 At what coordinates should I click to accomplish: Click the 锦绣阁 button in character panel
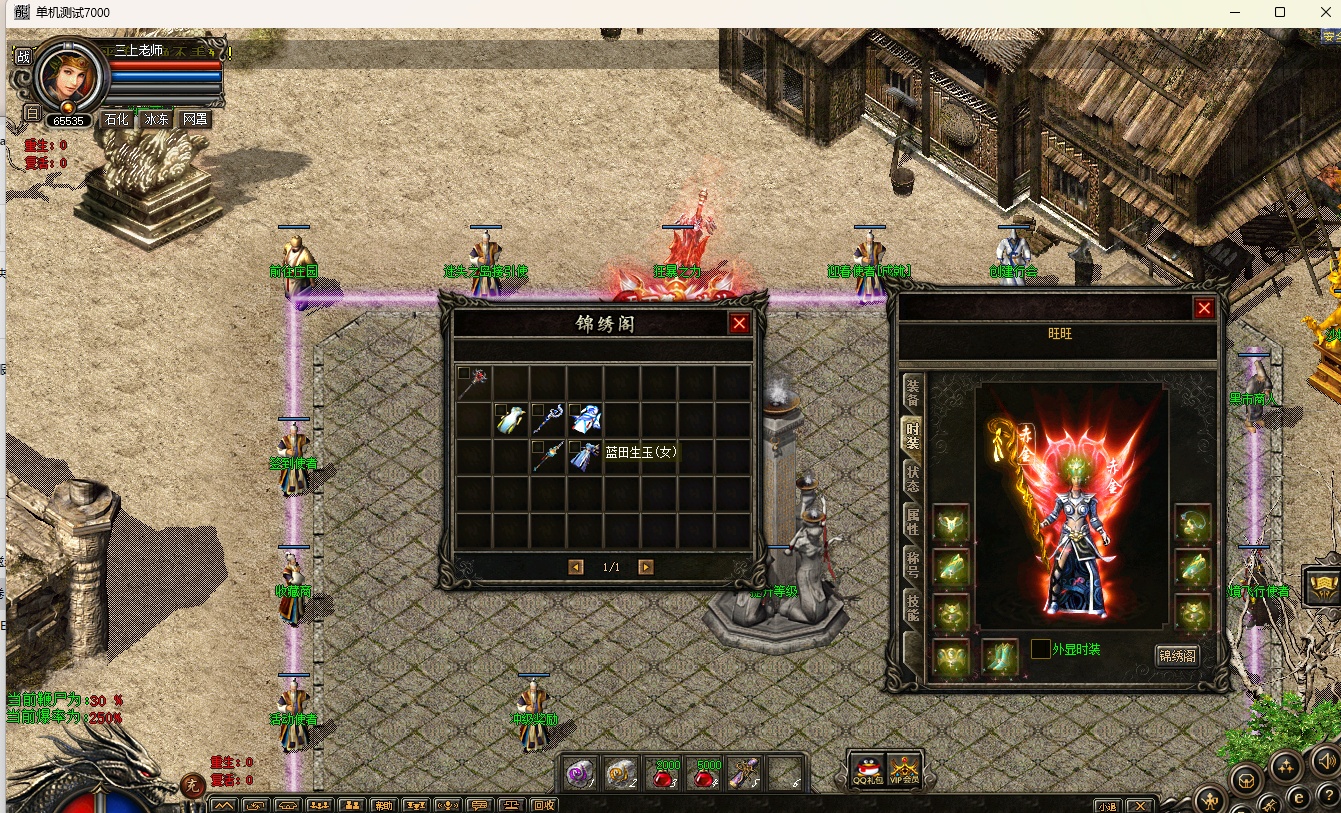[1177, 656]
